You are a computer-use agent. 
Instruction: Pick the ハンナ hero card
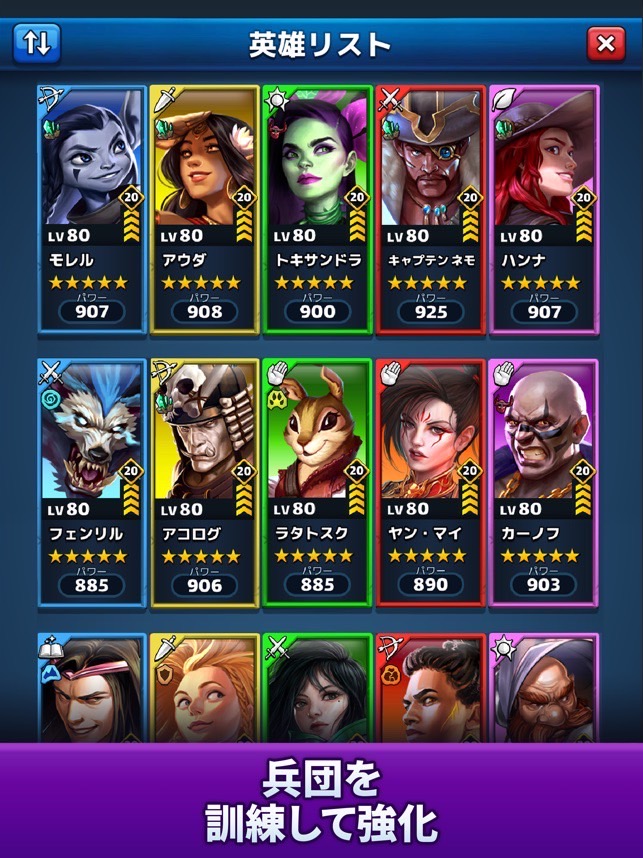point(543,208)
